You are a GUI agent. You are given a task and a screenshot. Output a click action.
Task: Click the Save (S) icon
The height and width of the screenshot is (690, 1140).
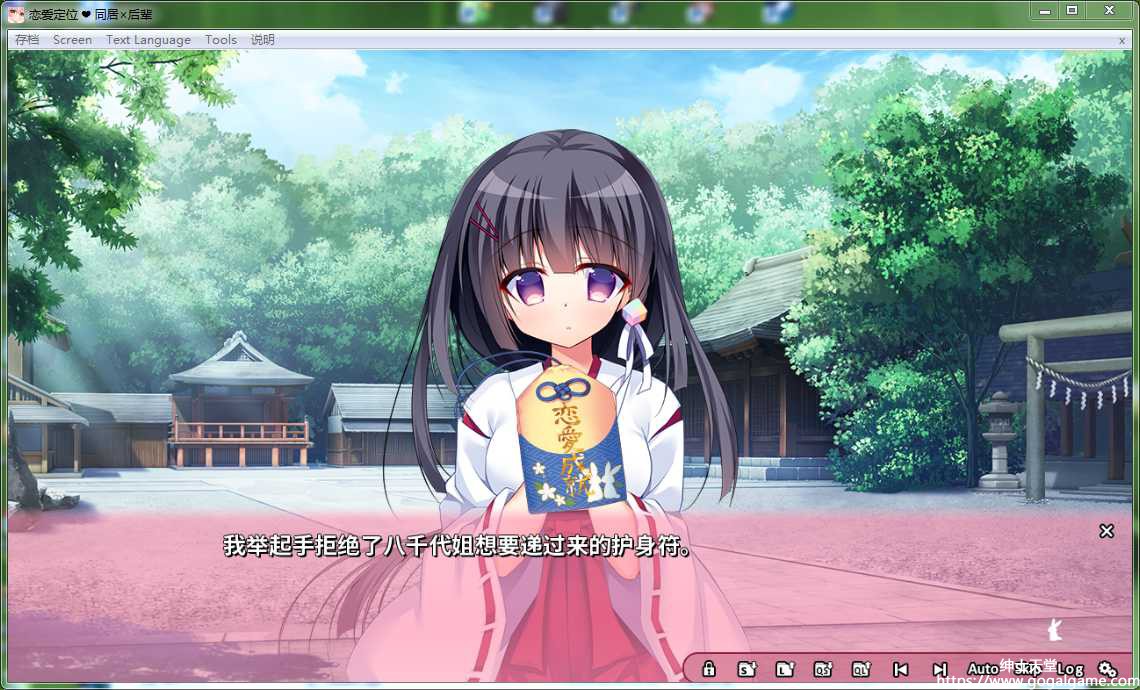(x=746, y=669)
